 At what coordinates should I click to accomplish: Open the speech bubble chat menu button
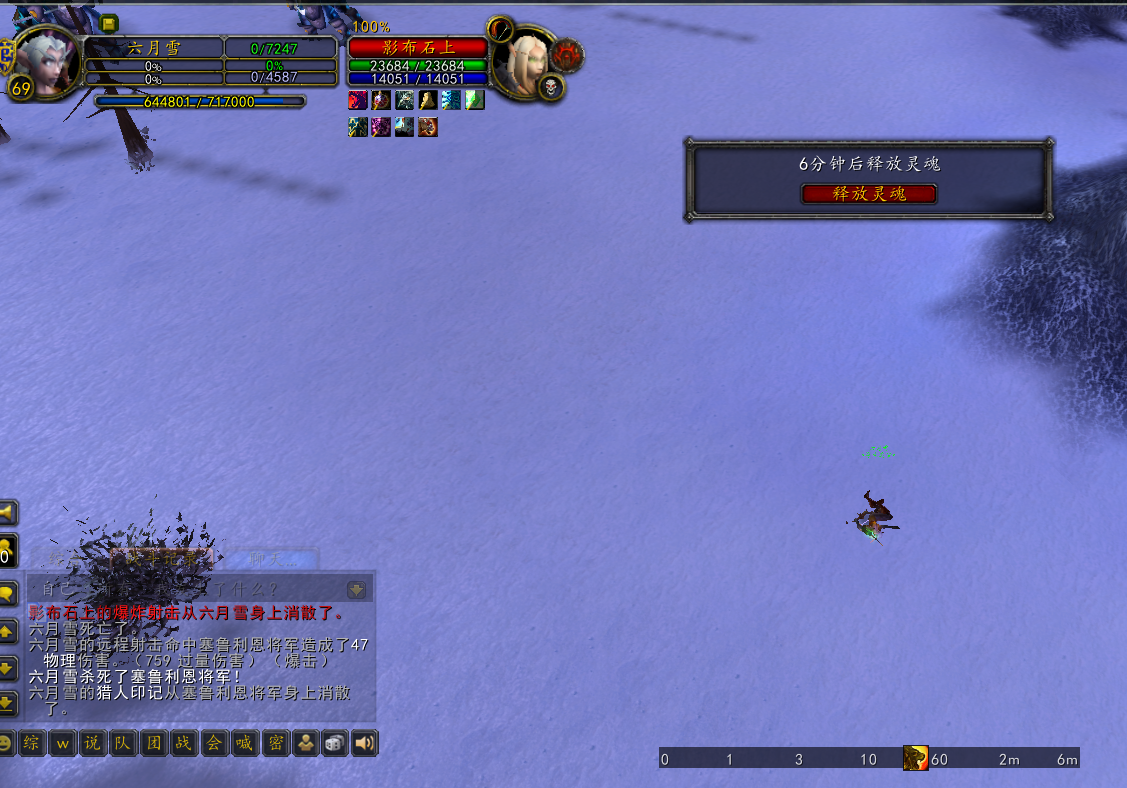point(6,593)
